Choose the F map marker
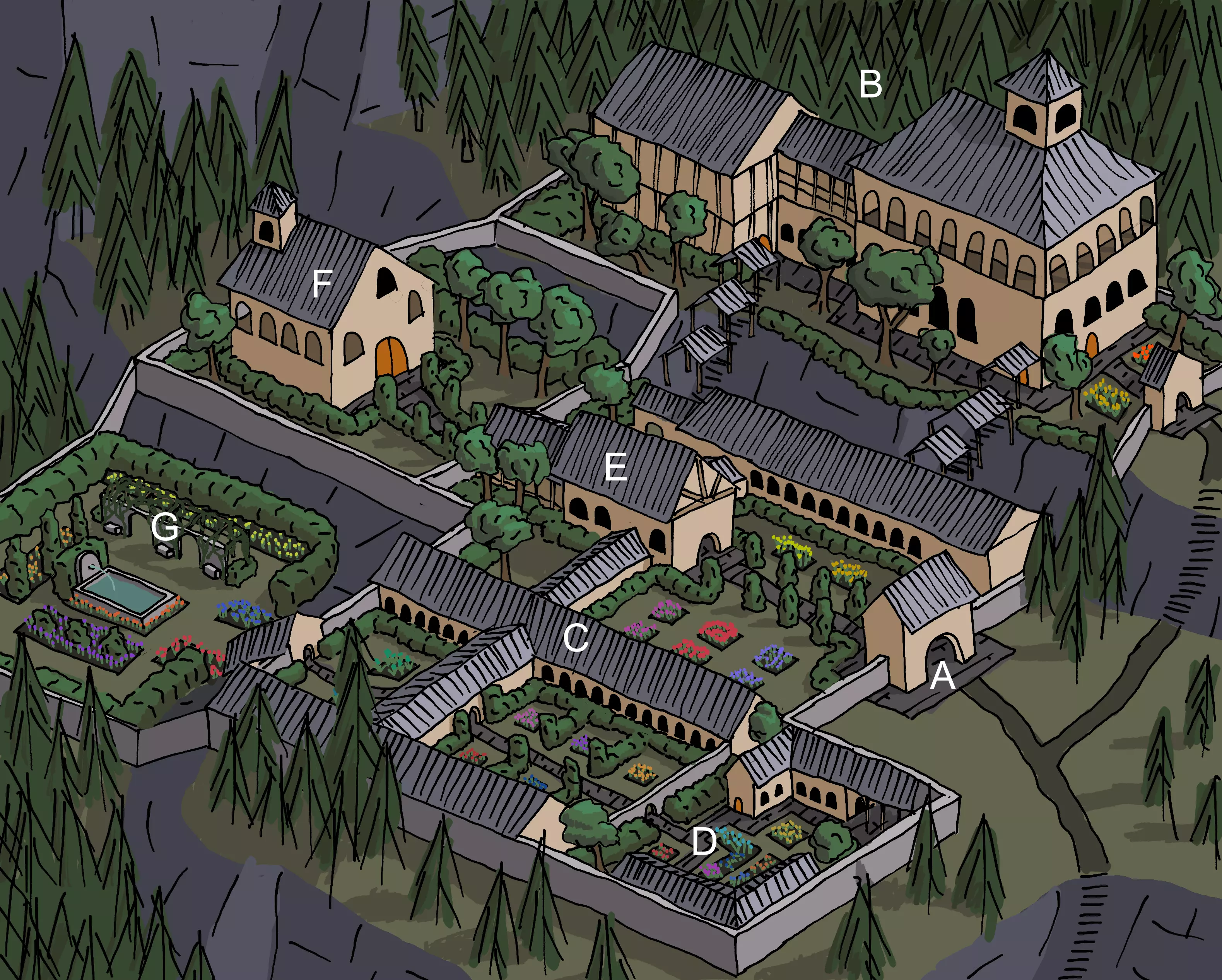 pyautogui.click(x=322, y=284)
